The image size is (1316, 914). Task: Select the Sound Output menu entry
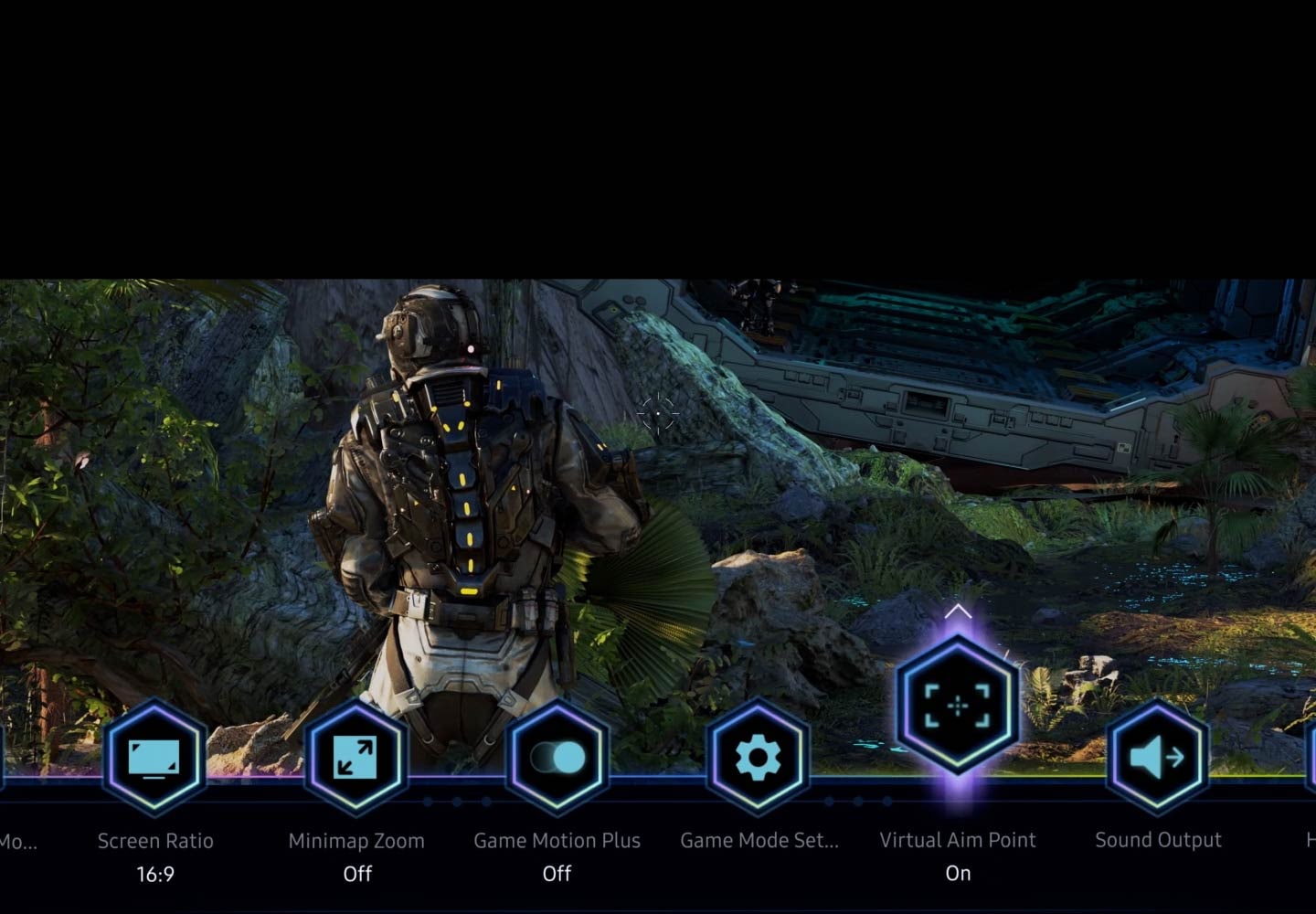(x=1158, y=839)
